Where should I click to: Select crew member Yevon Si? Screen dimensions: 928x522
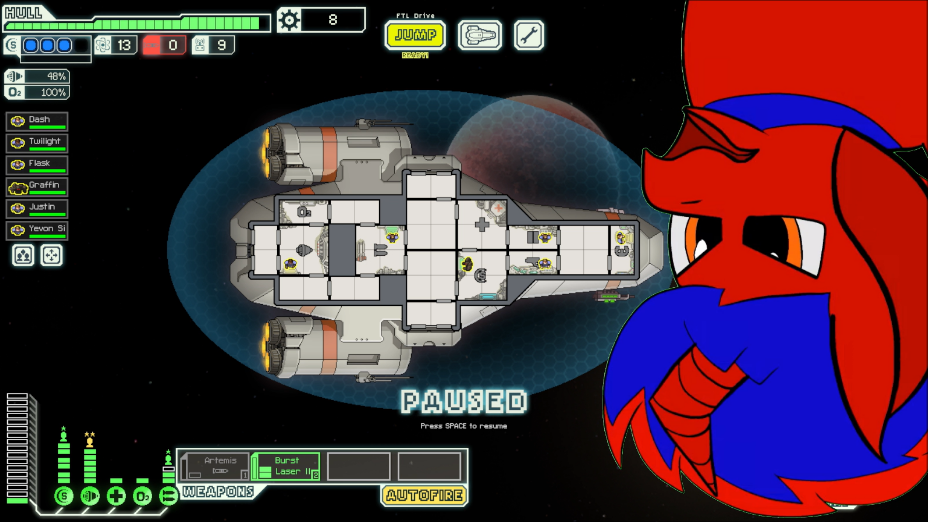point(37,230)
